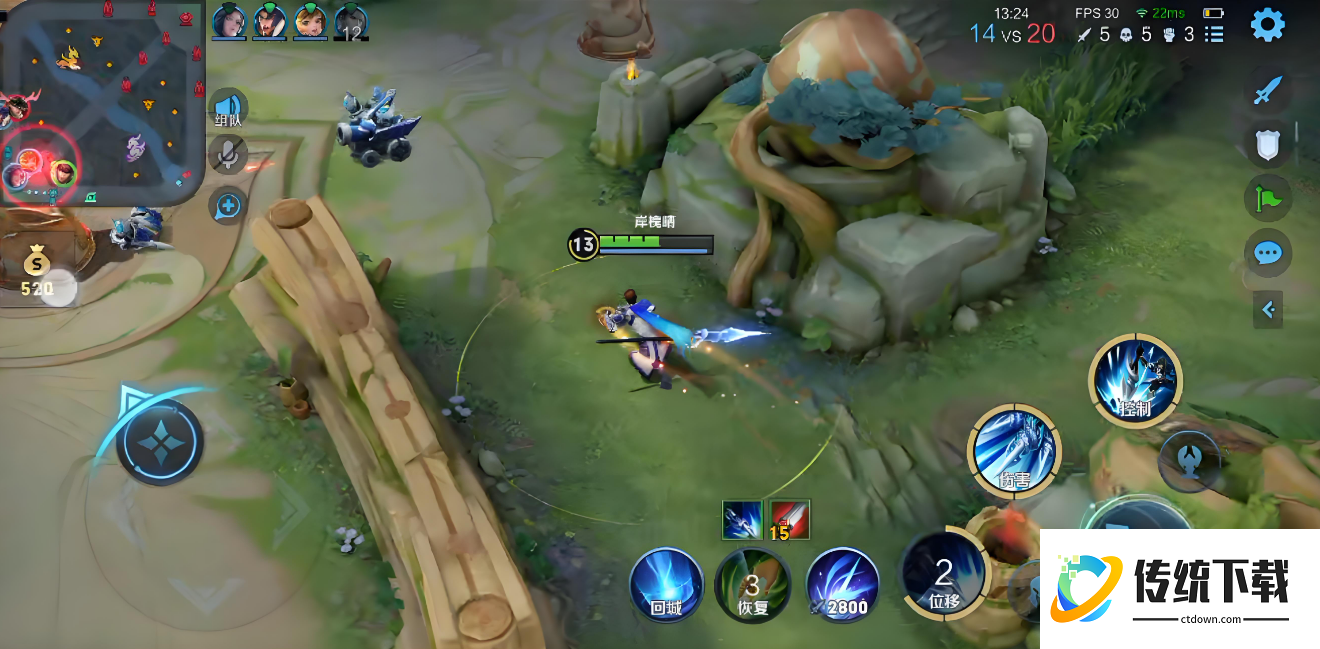
Task: Tap the minimap
Action: [100, 100]
